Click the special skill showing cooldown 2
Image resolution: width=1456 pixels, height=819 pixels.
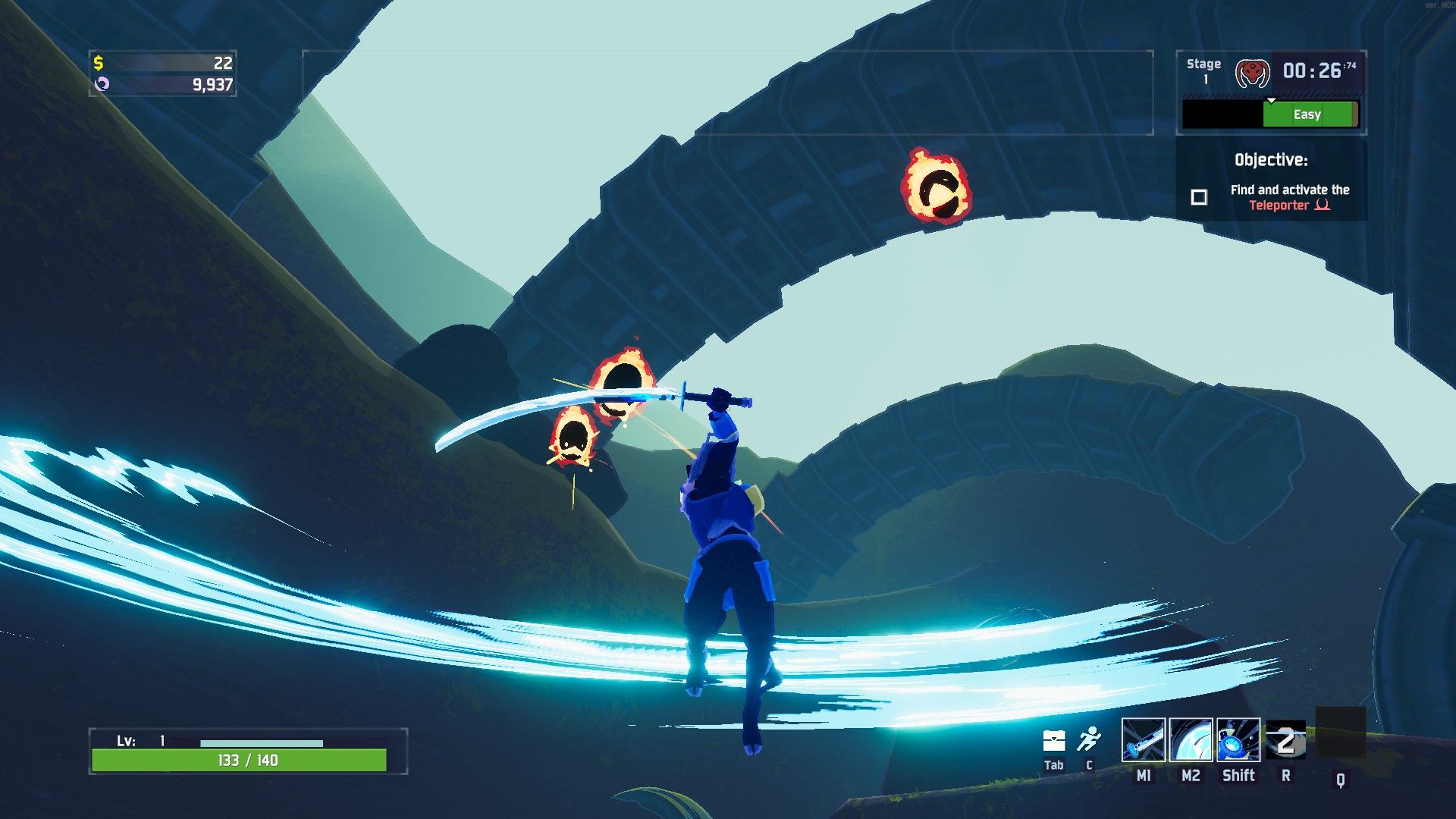[1285, 741]
